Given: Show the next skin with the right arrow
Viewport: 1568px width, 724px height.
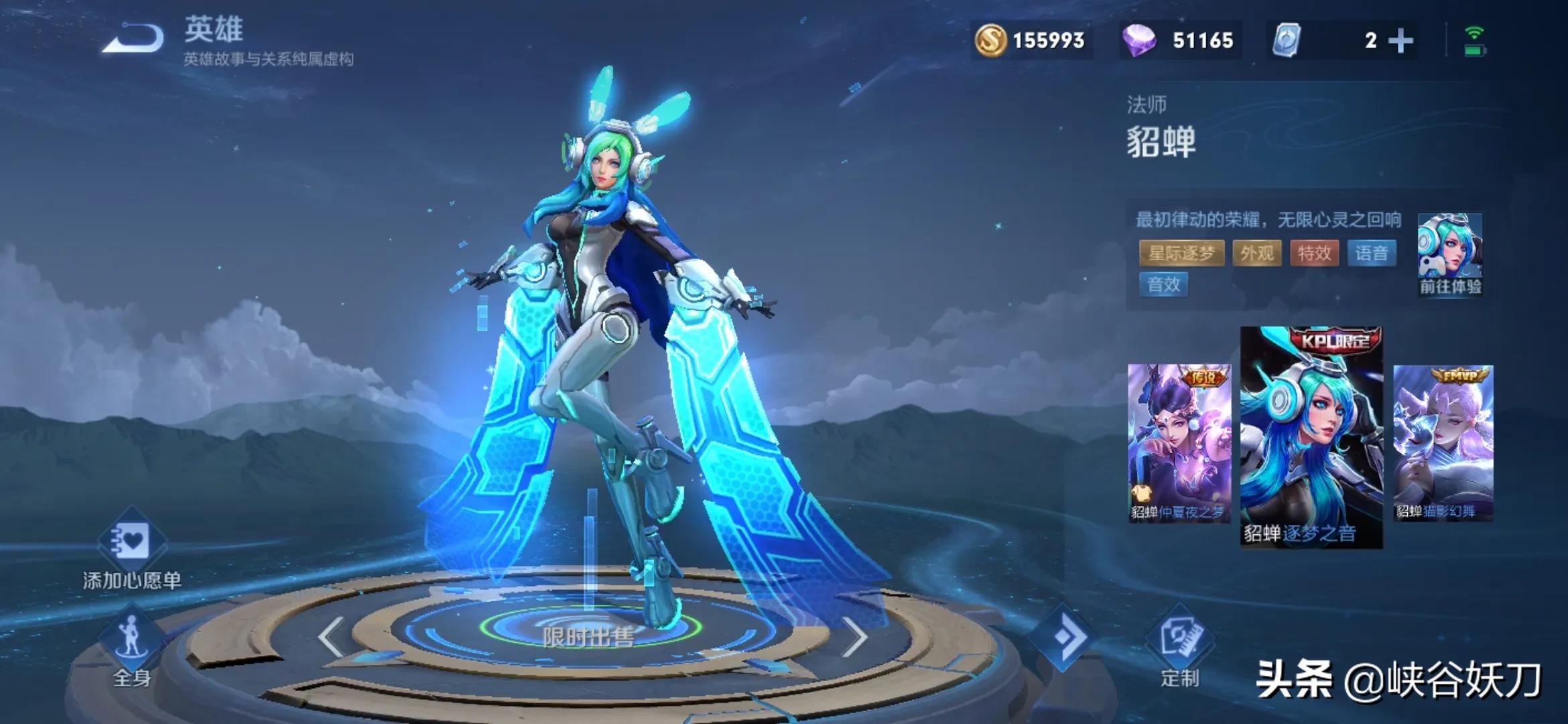Looking at the screenshot, I should (854, 637).
